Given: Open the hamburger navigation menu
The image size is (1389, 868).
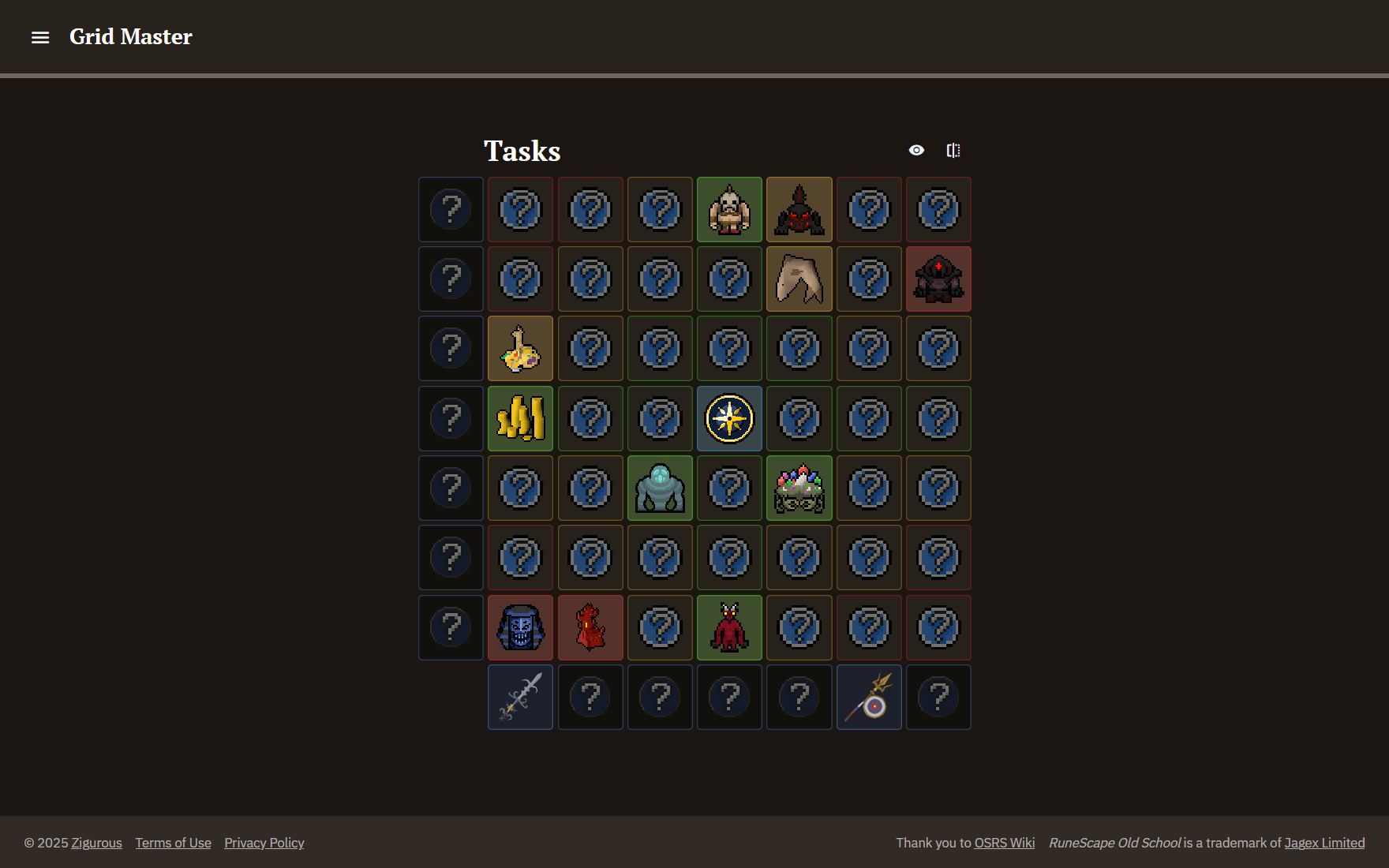Looking at the screenshot, I should [40, 37].
